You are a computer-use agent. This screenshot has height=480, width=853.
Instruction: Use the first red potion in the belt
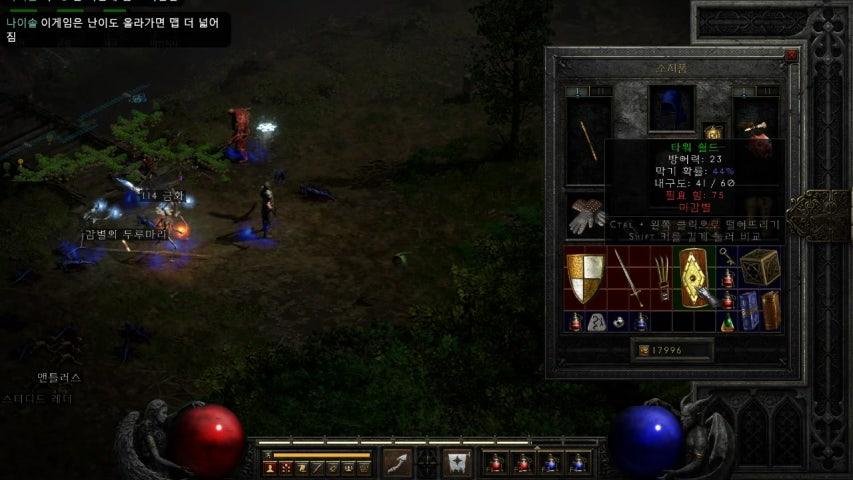pyautogui.click(x=495, y=463)
